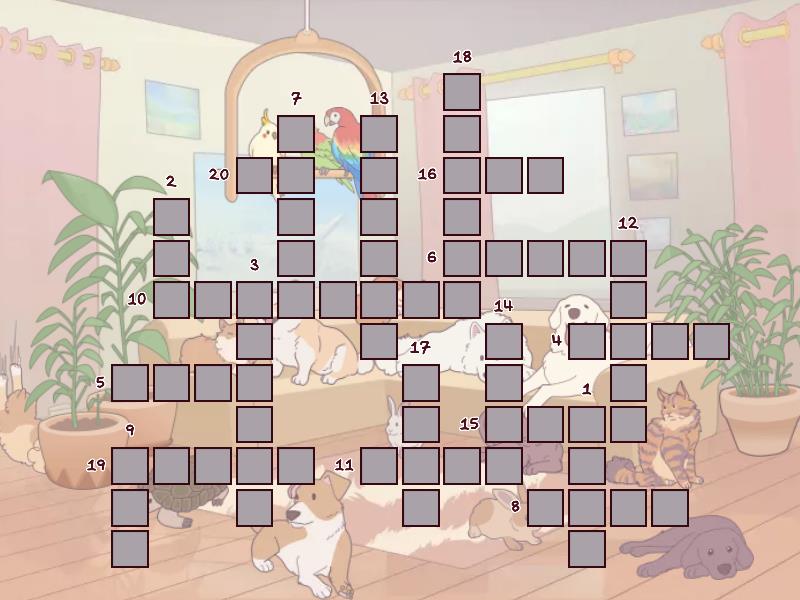800x600 pixels.
Task: Pick the first square of clue 5
Action: pos(130,382)
